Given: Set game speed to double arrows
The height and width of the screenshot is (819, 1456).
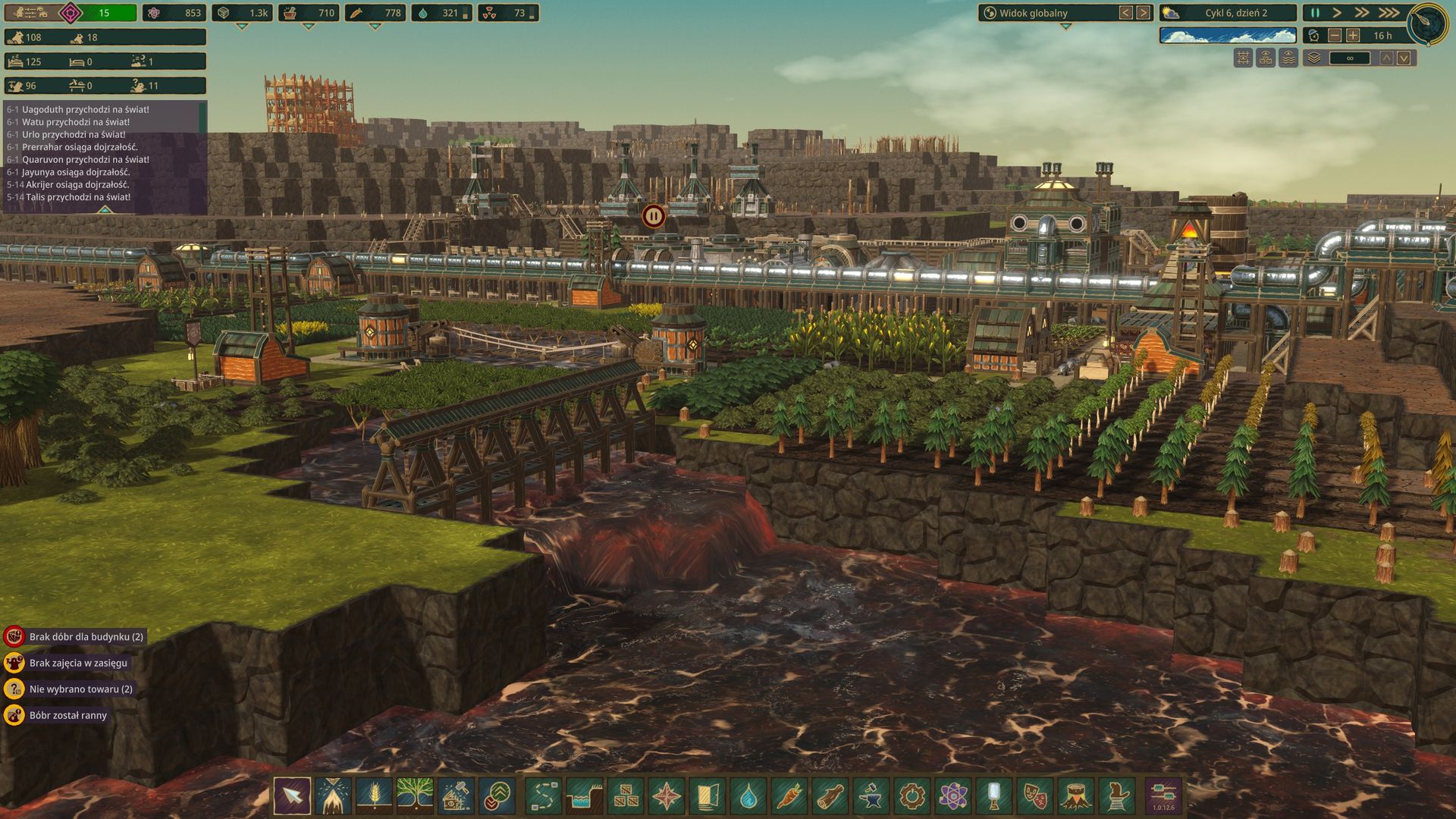Looking at the screenshot, I should click(x=1362, y=13).
